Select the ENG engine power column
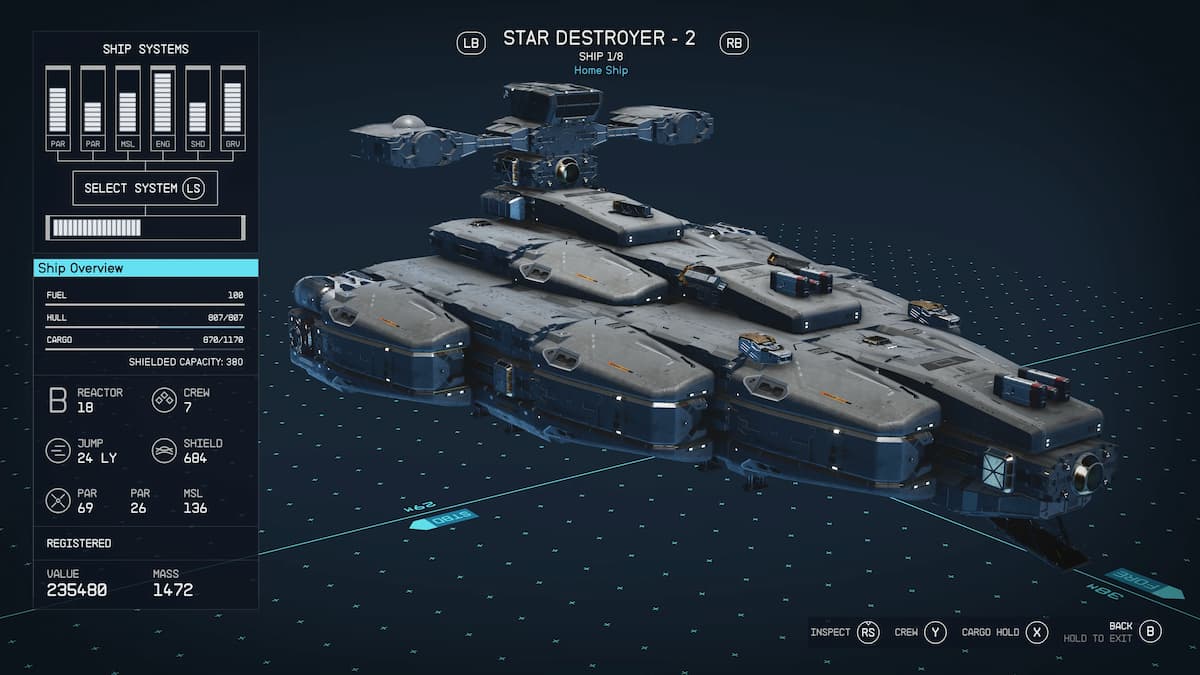Viewport: 1200px width, 675px height. (x=162, y=109)
